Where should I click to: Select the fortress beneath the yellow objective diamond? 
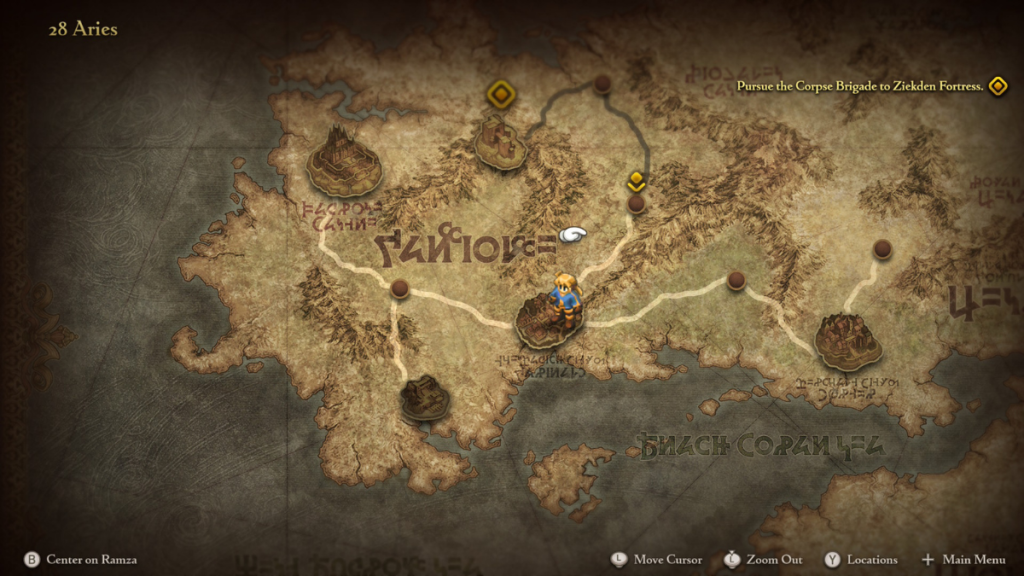pyautogui.click(x=501, y=142)
